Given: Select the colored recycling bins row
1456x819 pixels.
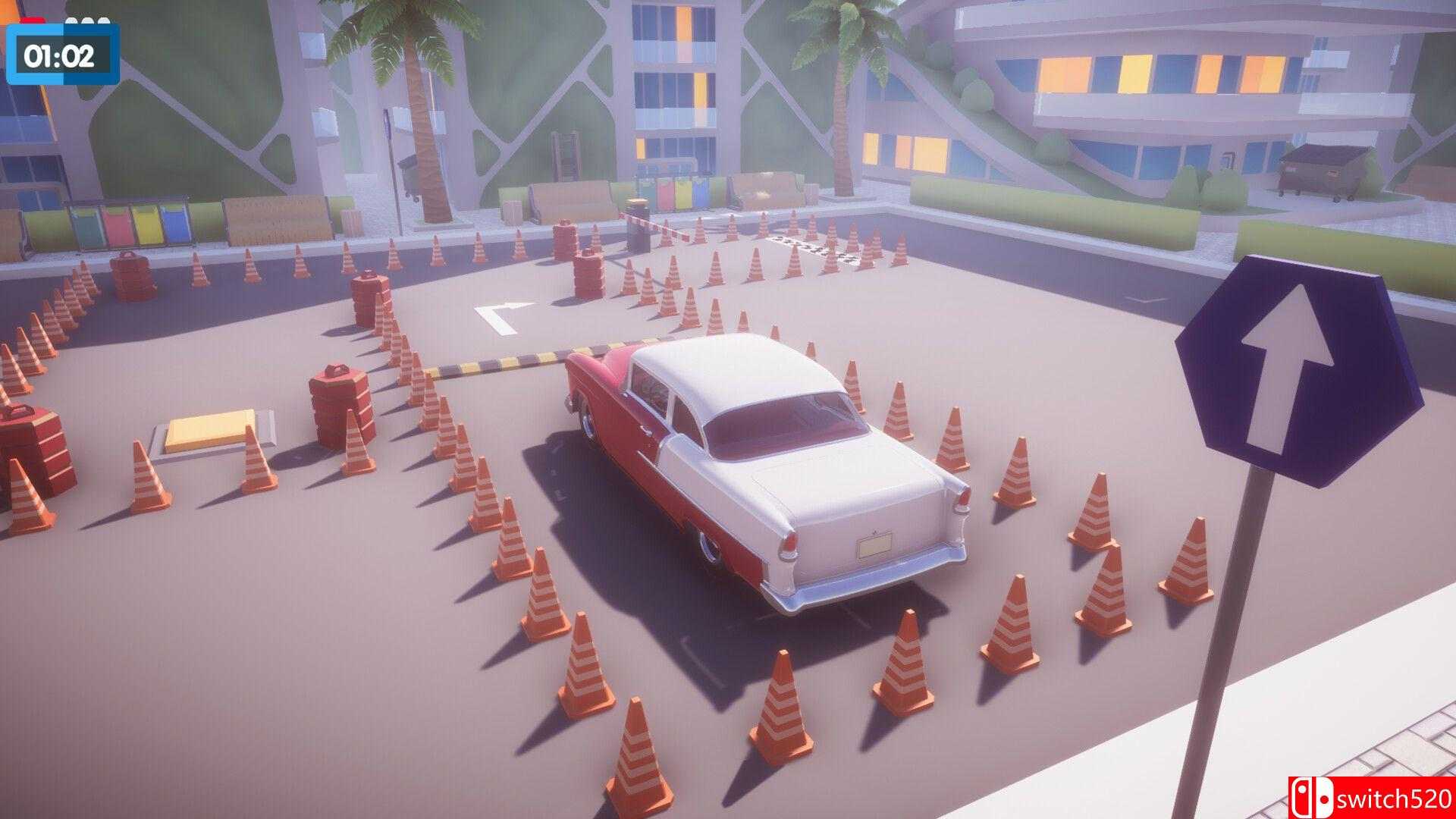Looking at the screenshot, I should [121, 220].
